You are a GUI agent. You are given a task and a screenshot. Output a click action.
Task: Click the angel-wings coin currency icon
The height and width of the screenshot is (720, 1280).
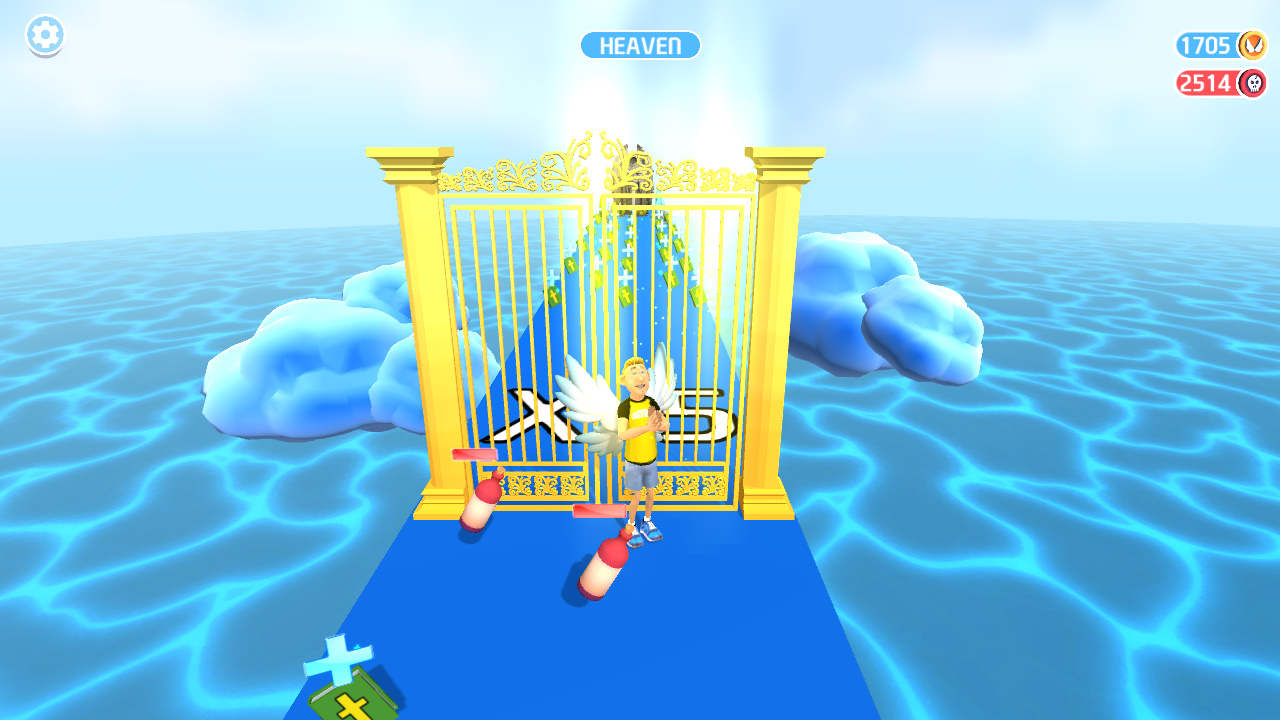tap(1250, 45)
